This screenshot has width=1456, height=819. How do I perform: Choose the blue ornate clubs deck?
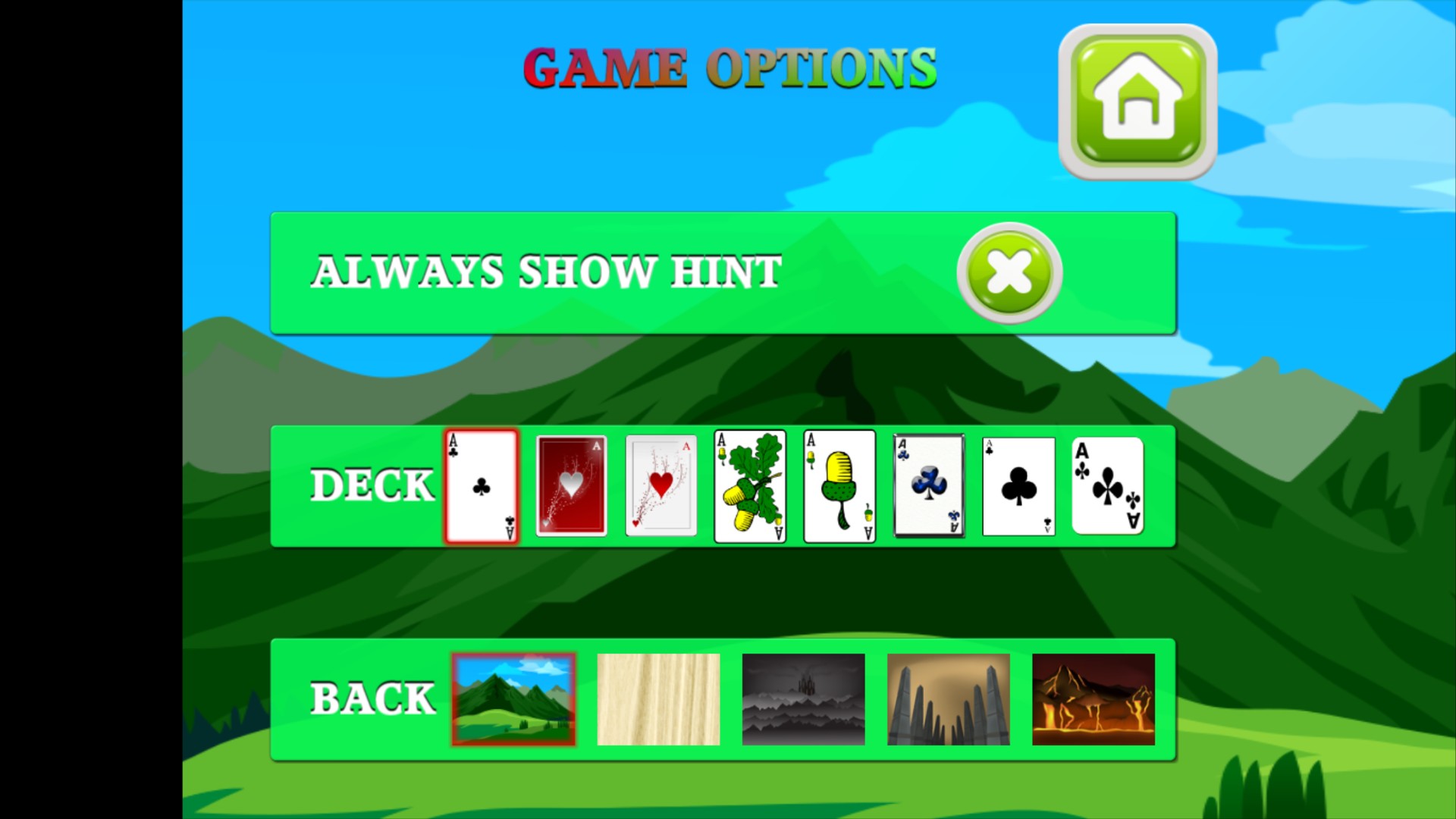tap(928, 486)
